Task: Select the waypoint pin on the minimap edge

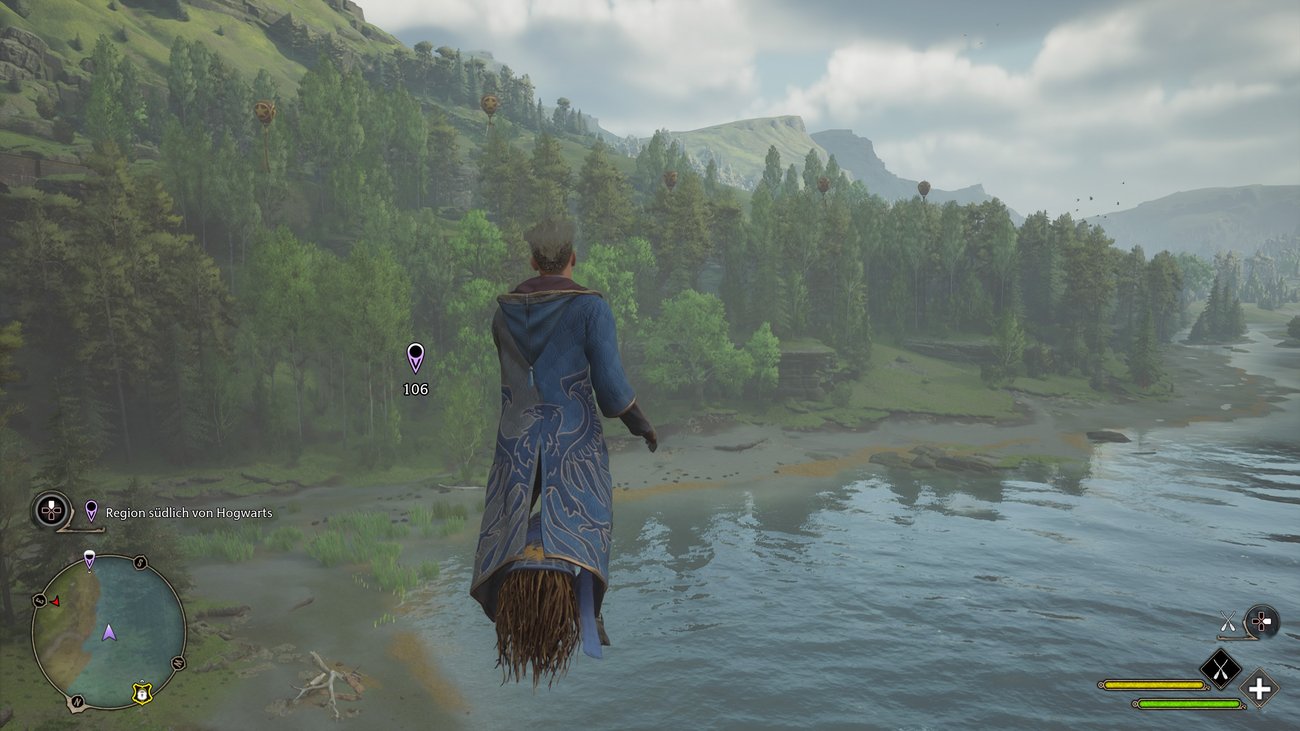Action: [89, 560]
